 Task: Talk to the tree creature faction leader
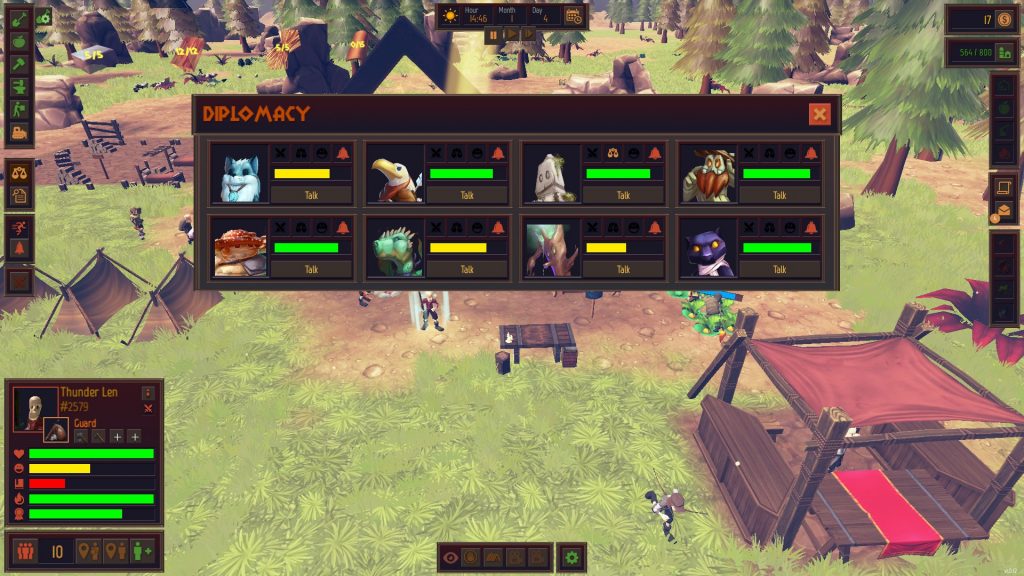pyautogui.click(x=623, y=269)
